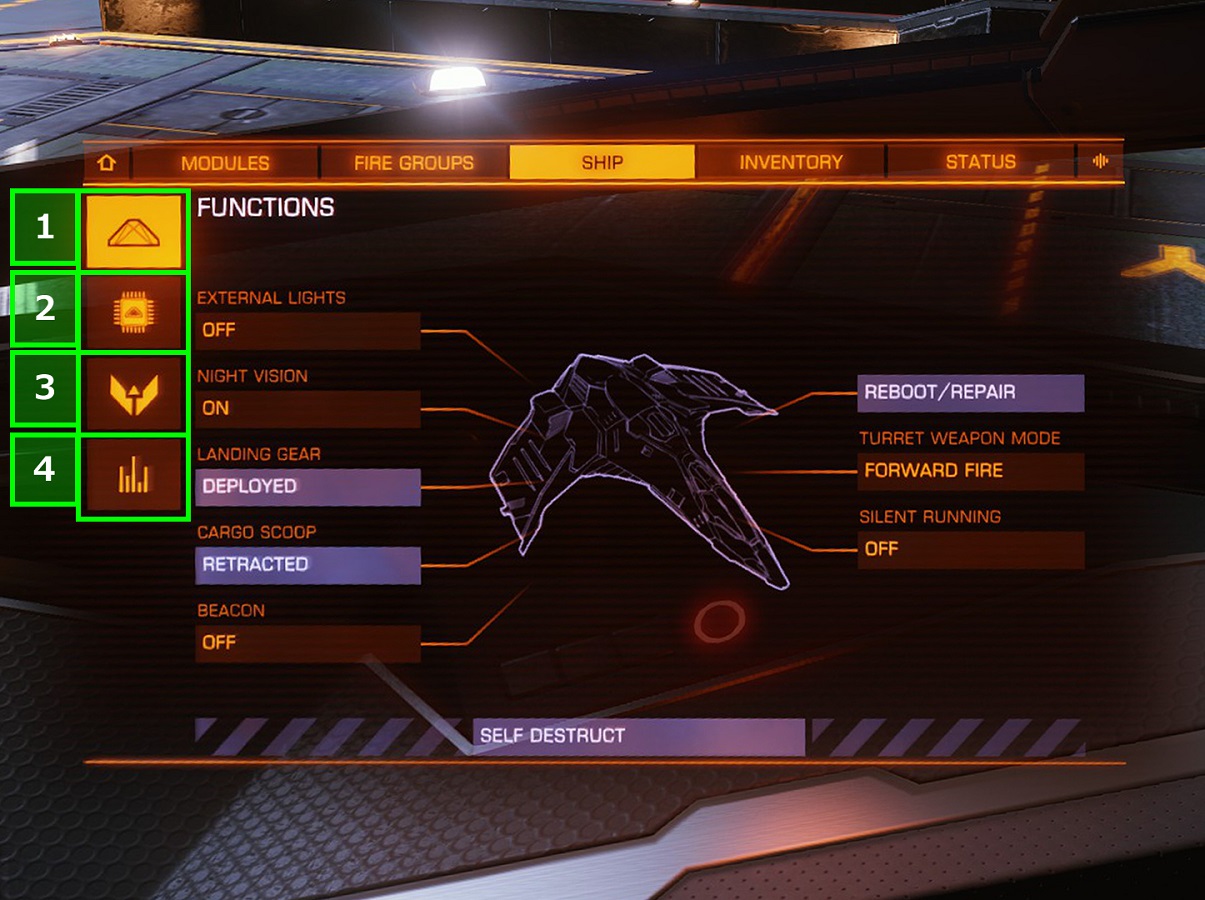
Task: Toggle the Night Vision setting
Action: (308, 408)
